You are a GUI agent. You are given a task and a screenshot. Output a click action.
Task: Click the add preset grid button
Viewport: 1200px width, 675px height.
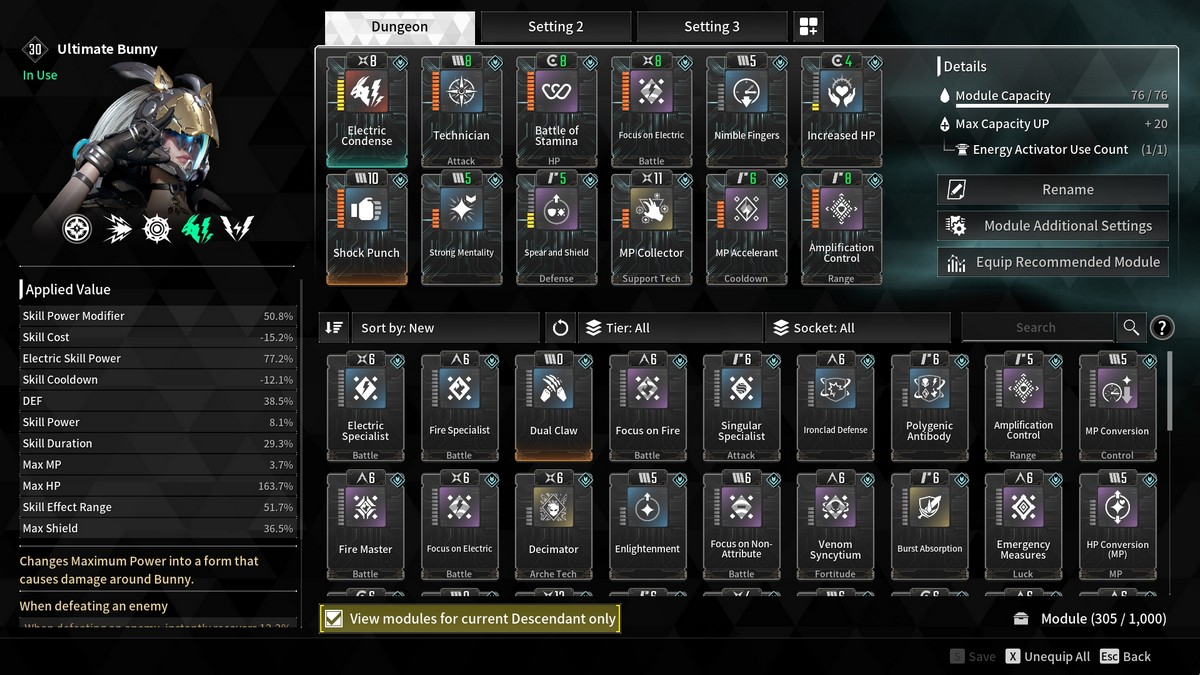point(808,27)
